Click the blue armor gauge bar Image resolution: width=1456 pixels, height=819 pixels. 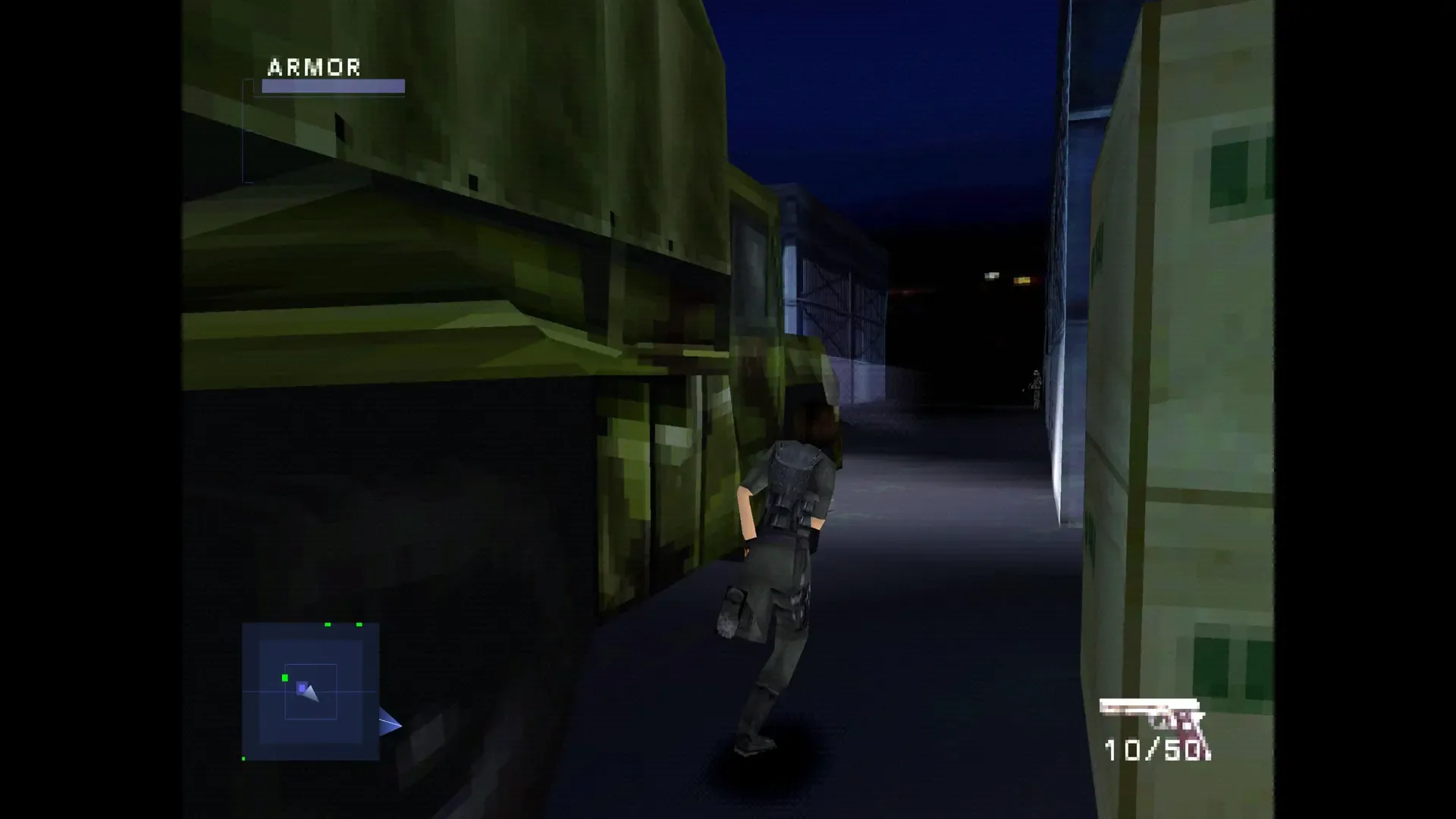click(x=331, y=86)
